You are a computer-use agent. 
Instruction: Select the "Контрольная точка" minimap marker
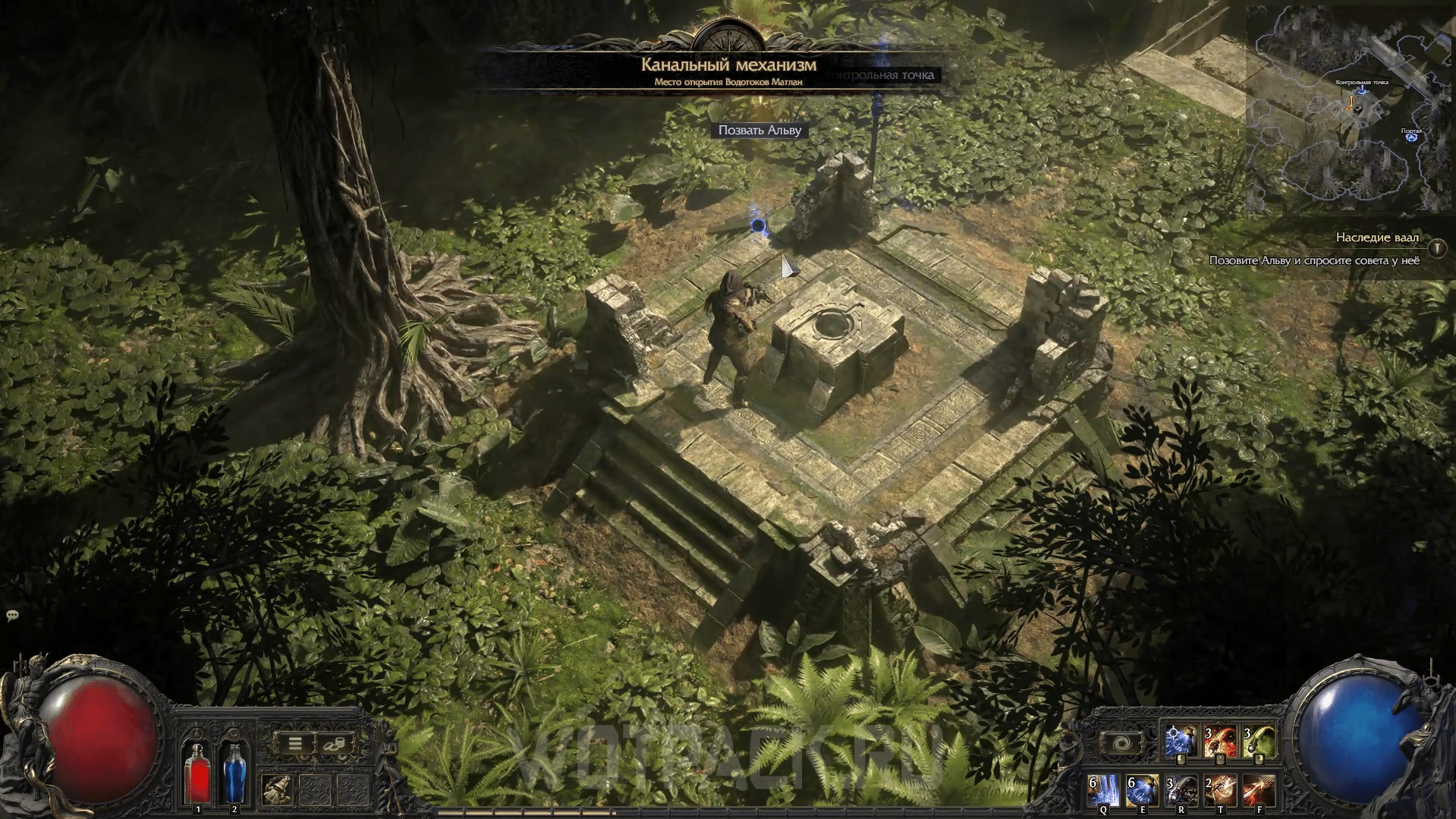click(x=1362, y=89)
